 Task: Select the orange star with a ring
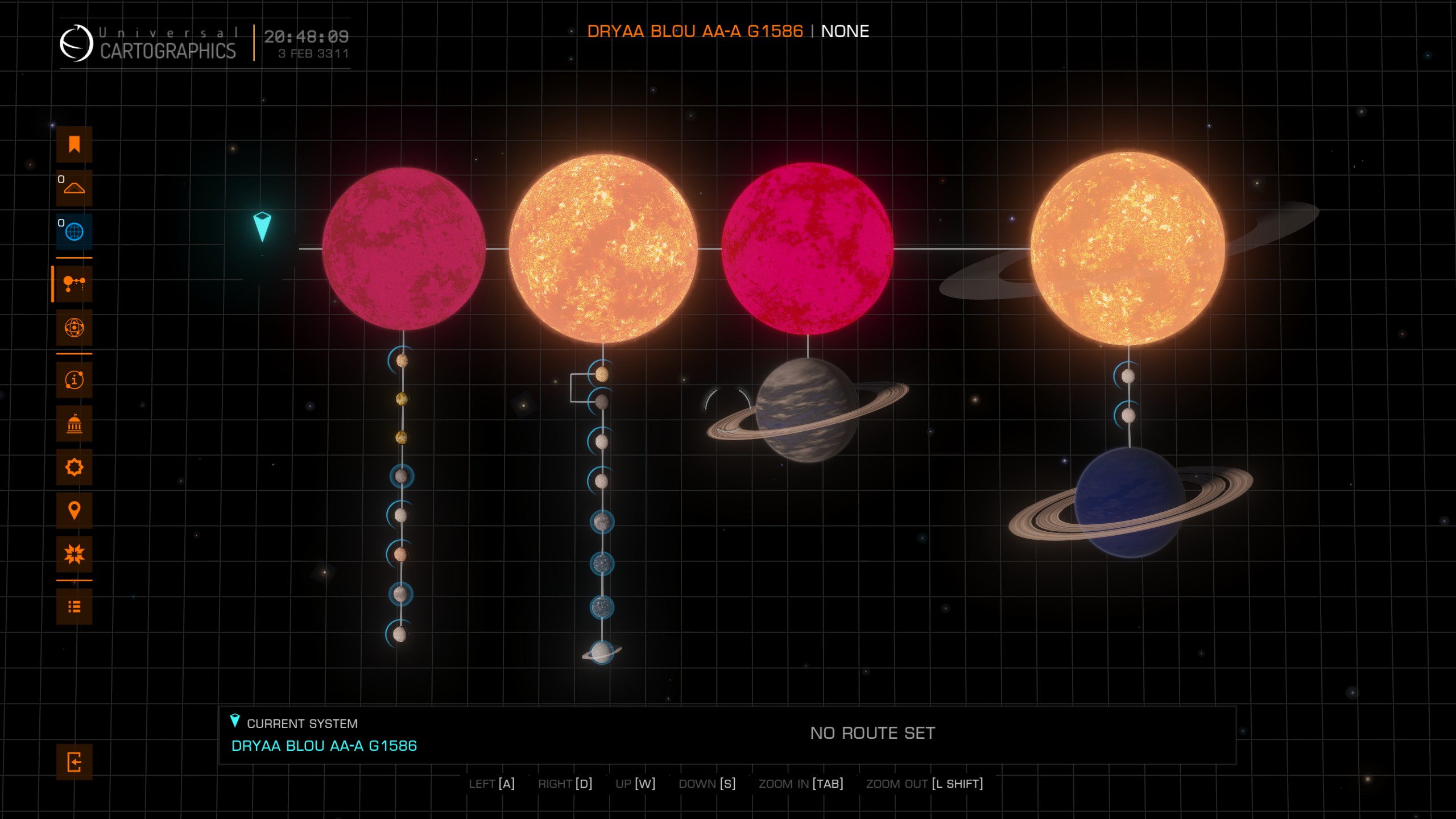click(x=1128, y=249)
